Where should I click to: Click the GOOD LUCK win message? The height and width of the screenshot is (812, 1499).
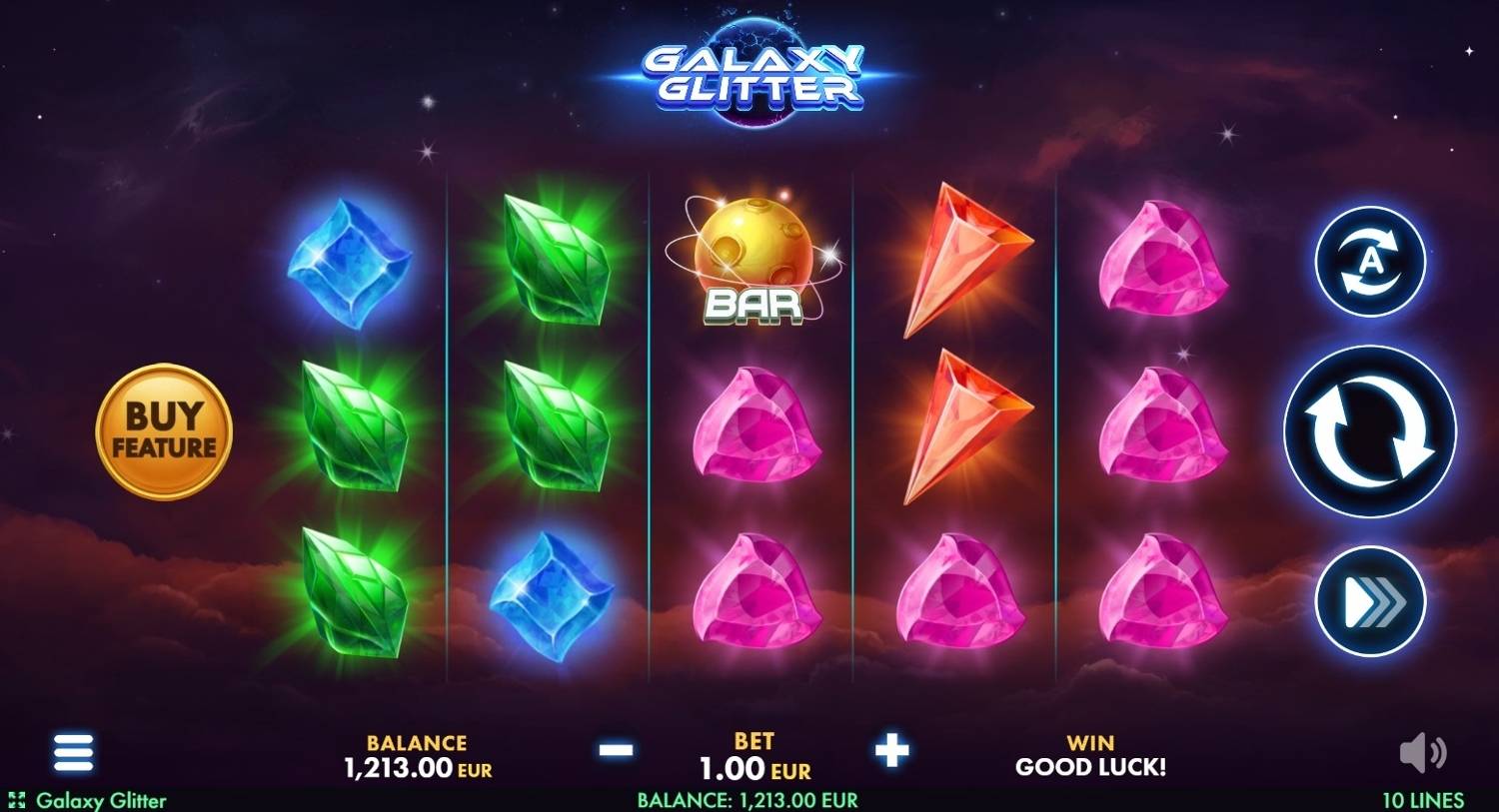point(1088,768)
